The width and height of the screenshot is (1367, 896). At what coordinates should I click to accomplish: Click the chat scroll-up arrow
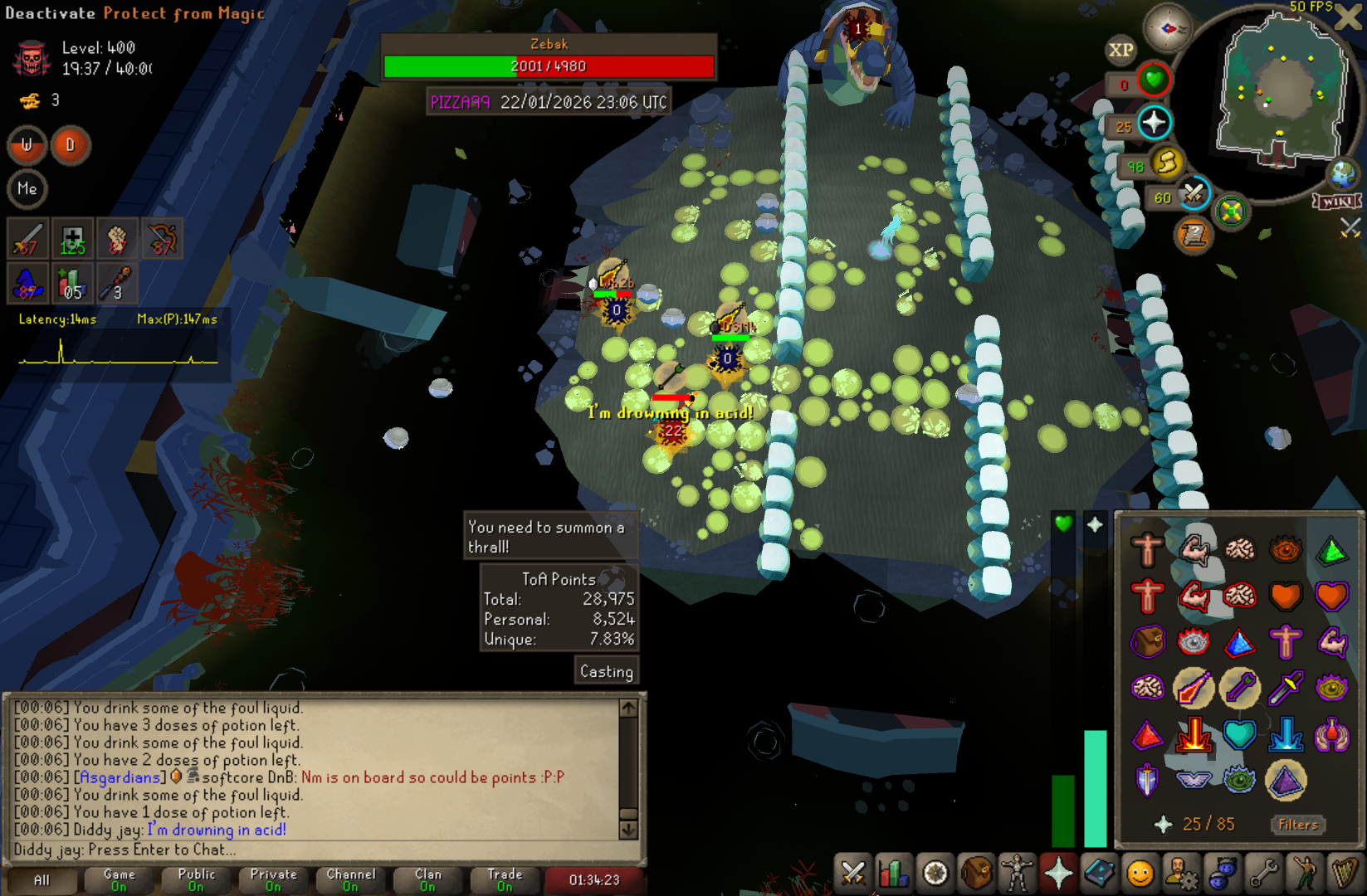[628, 708]
